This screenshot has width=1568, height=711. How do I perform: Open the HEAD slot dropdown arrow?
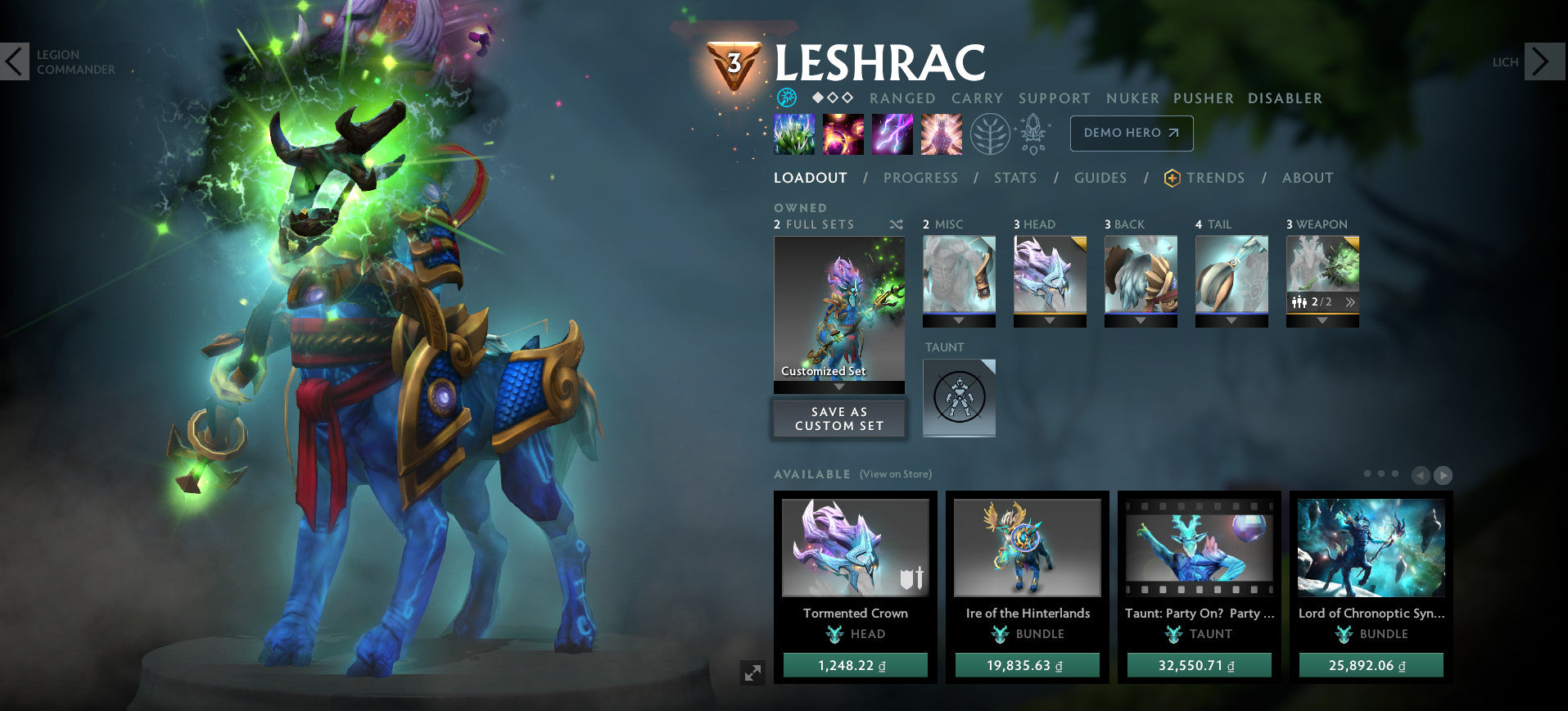tap(1051, 321)
